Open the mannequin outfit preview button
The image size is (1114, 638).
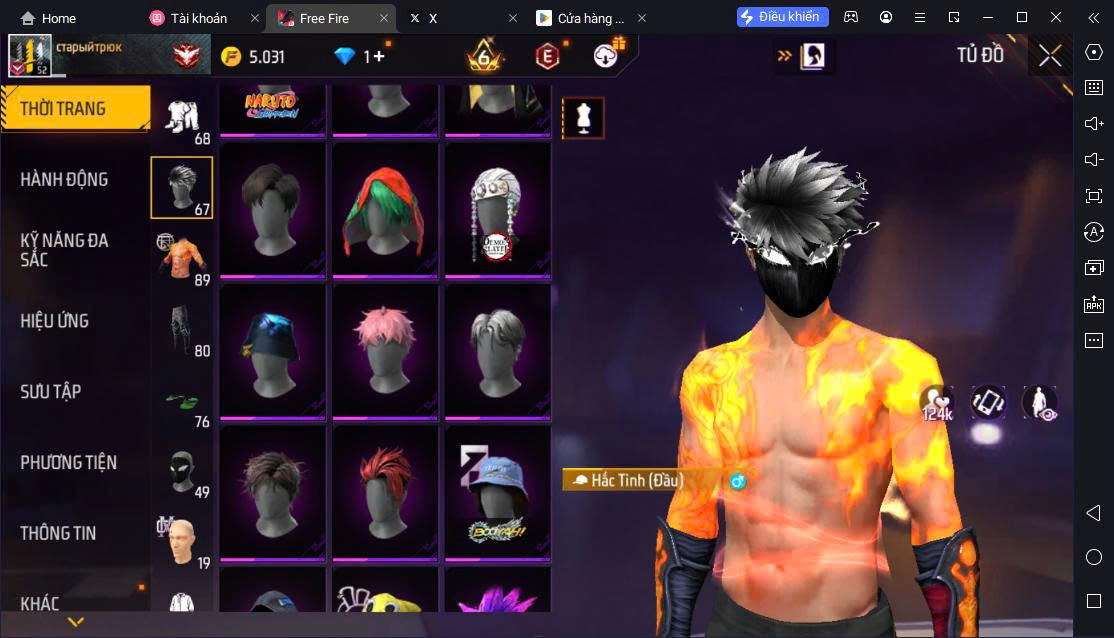click(x=583, y=118)
